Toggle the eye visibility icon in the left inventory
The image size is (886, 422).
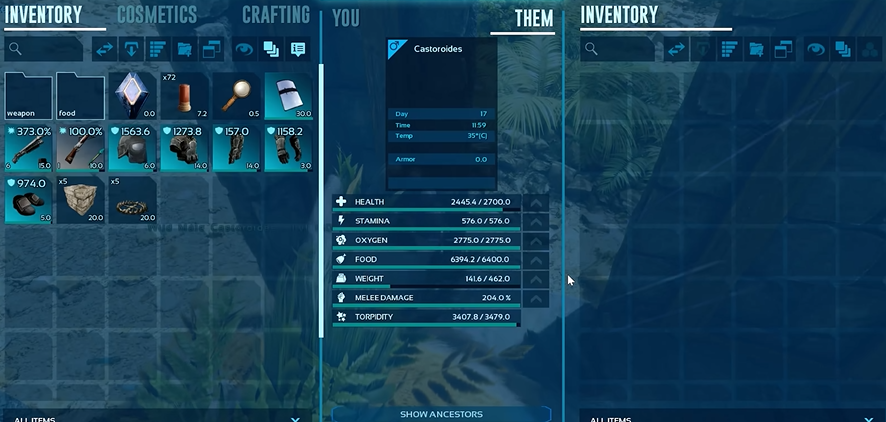coord(244,48)
